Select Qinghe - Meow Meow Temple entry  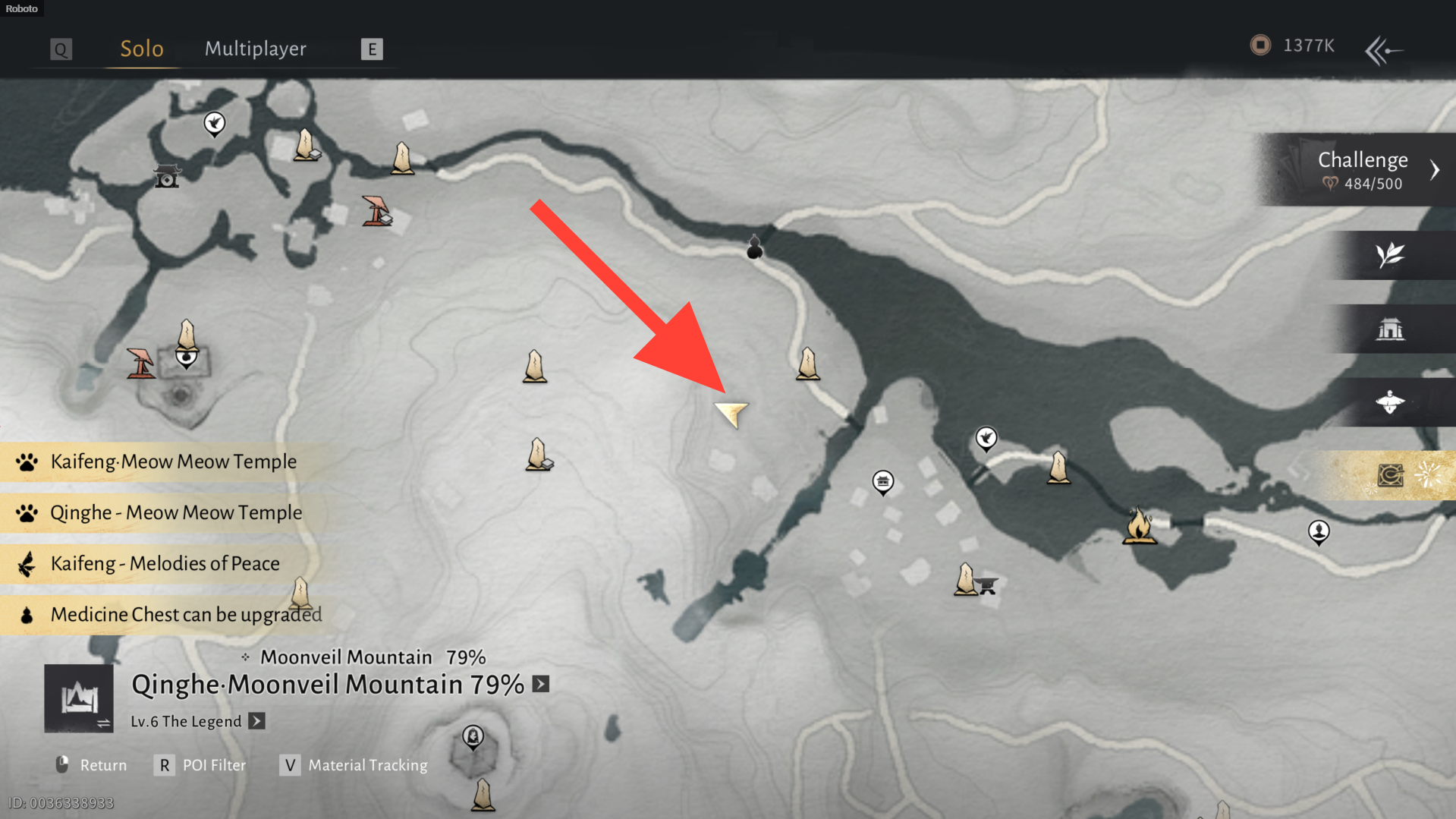pyautogui.click(x=175, y=512)
